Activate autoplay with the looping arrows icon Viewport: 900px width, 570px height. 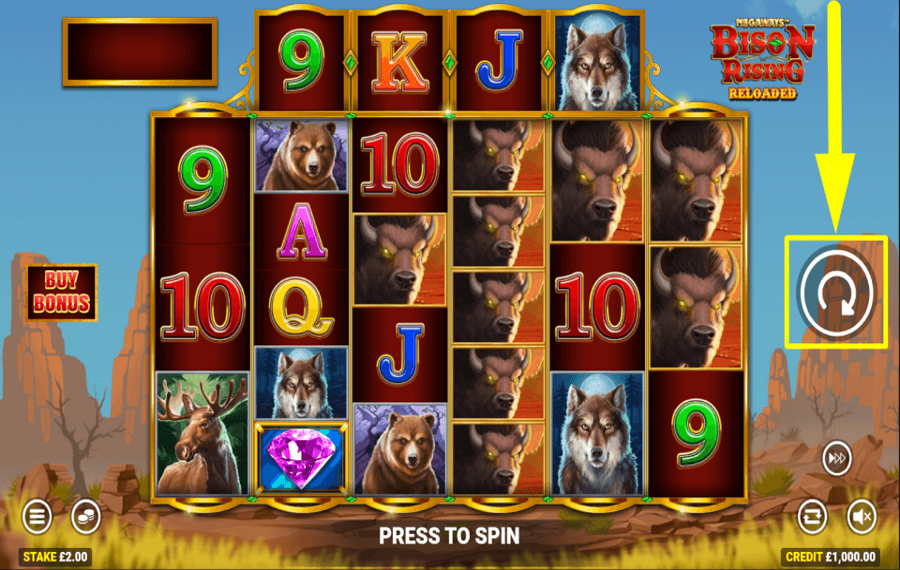pyautogui.click(x=812, y=516)
